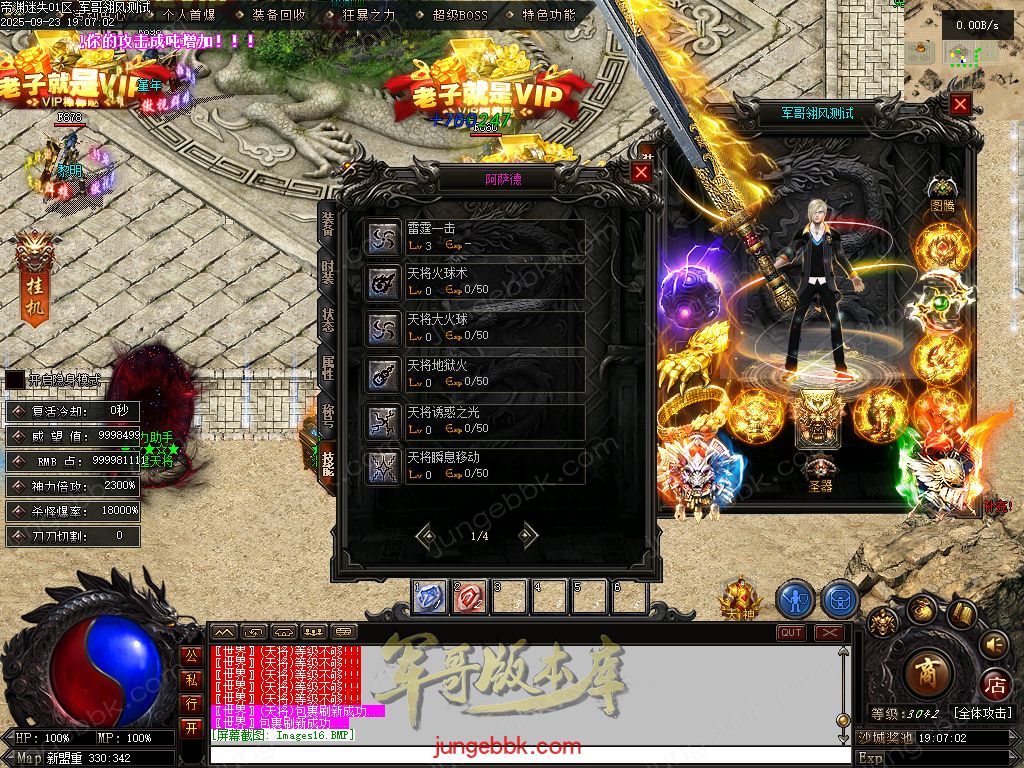Image resolution: width=1024 pixels, height=768 pixels.
Task: Close the 阿萨德 skills panel
Action: click(641, 172)
